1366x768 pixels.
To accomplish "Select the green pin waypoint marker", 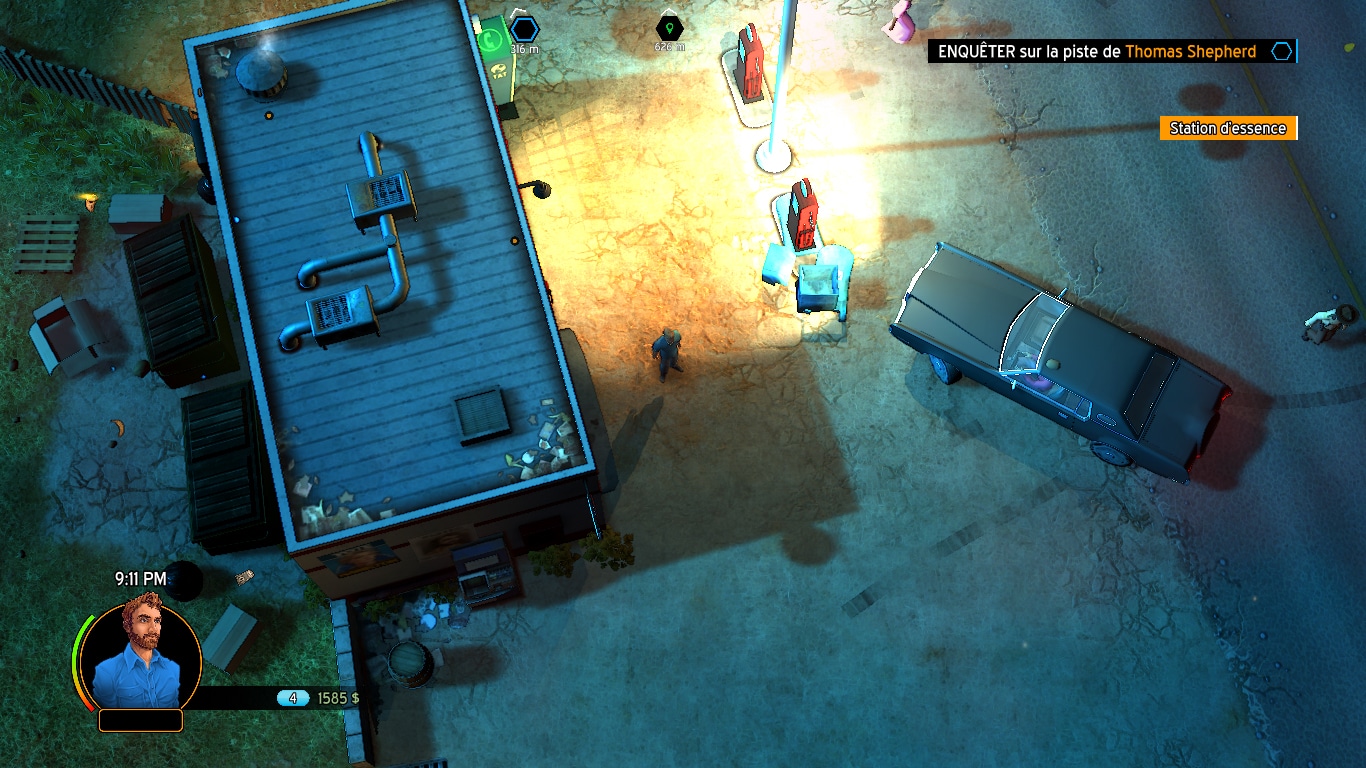I will pyautogui.click(x=669, y=28).
